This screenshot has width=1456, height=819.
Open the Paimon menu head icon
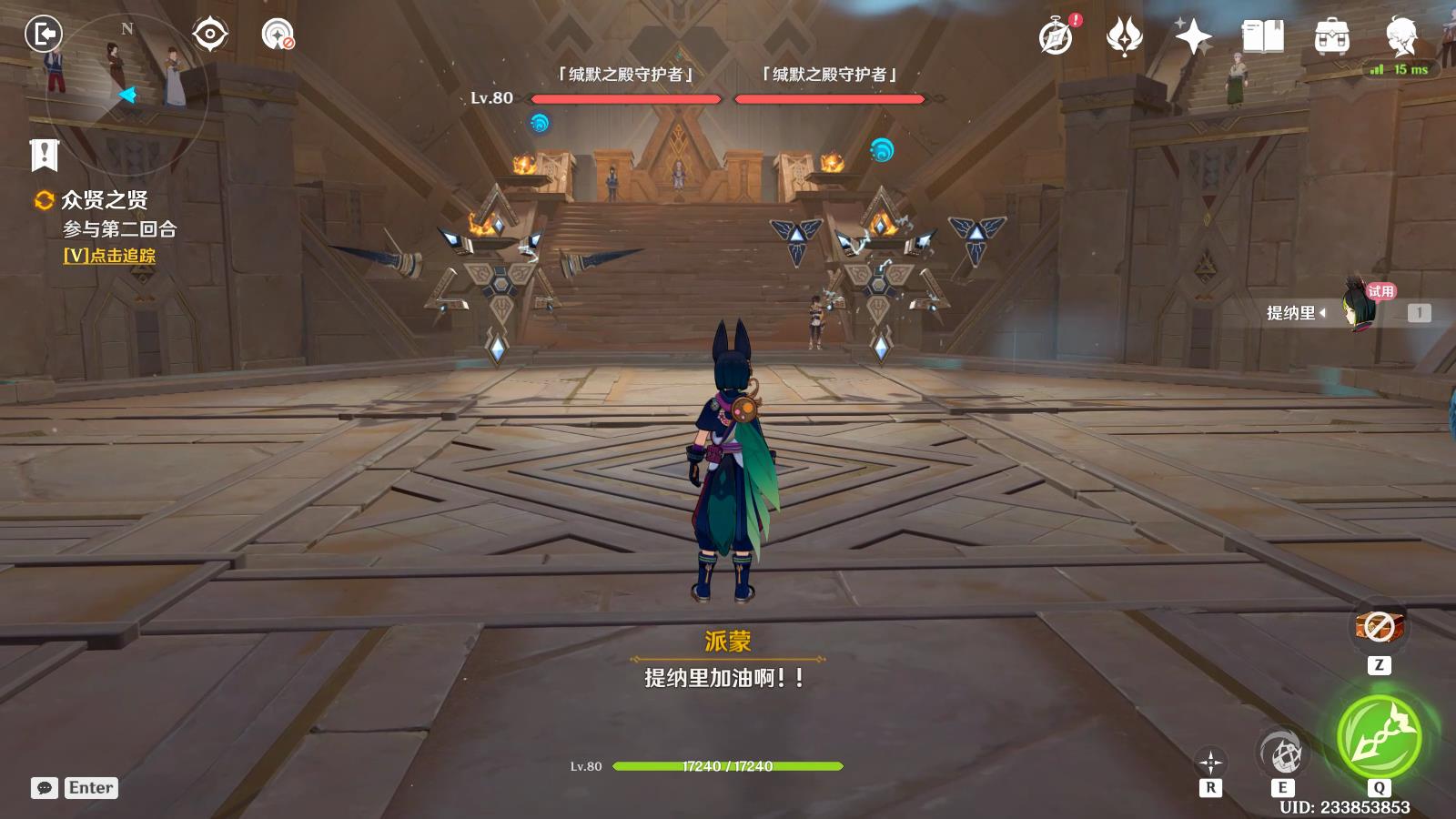point(1400,36)
